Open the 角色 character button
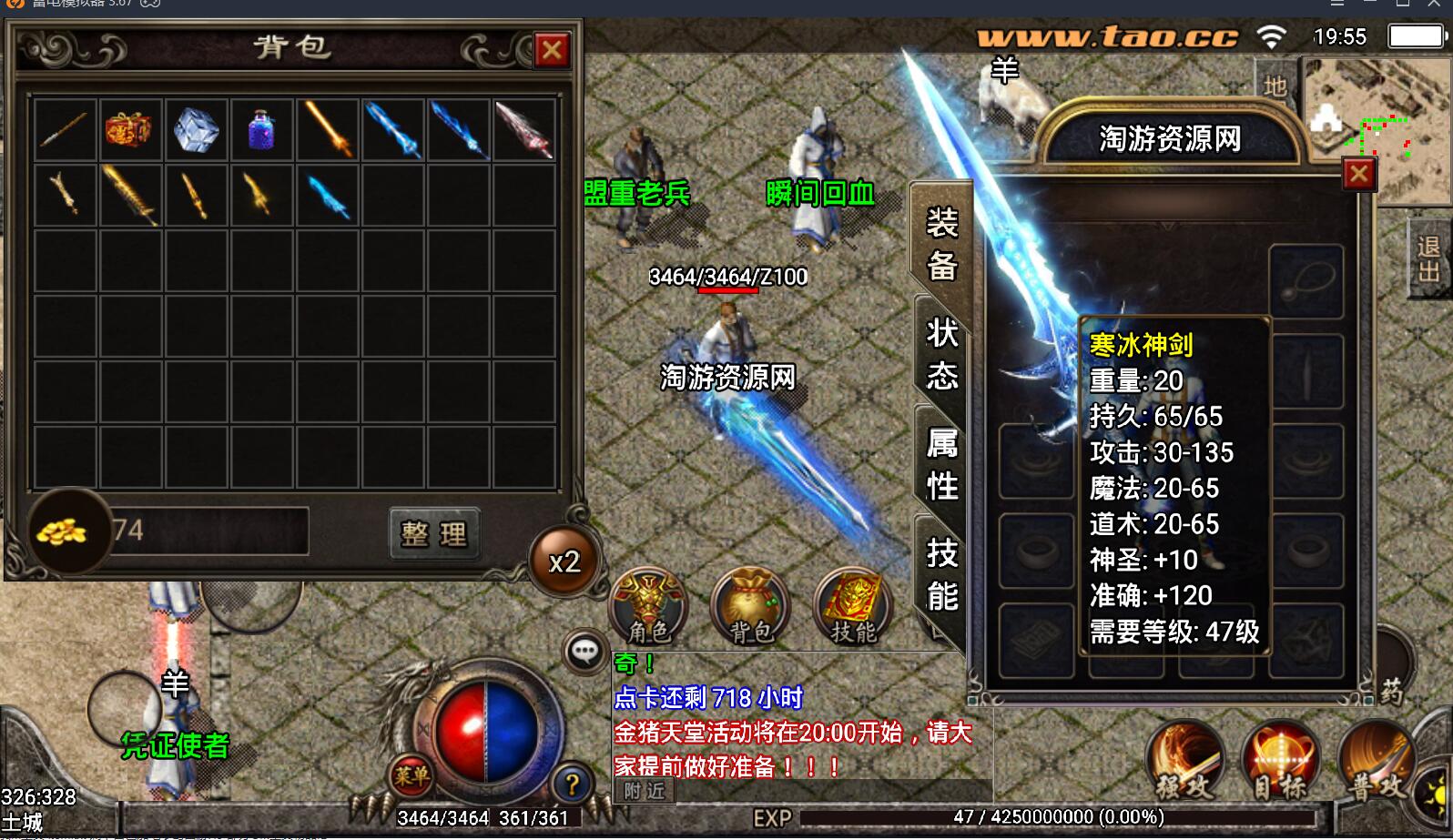This screenshot has width=1453, height=840. point(648,605)
